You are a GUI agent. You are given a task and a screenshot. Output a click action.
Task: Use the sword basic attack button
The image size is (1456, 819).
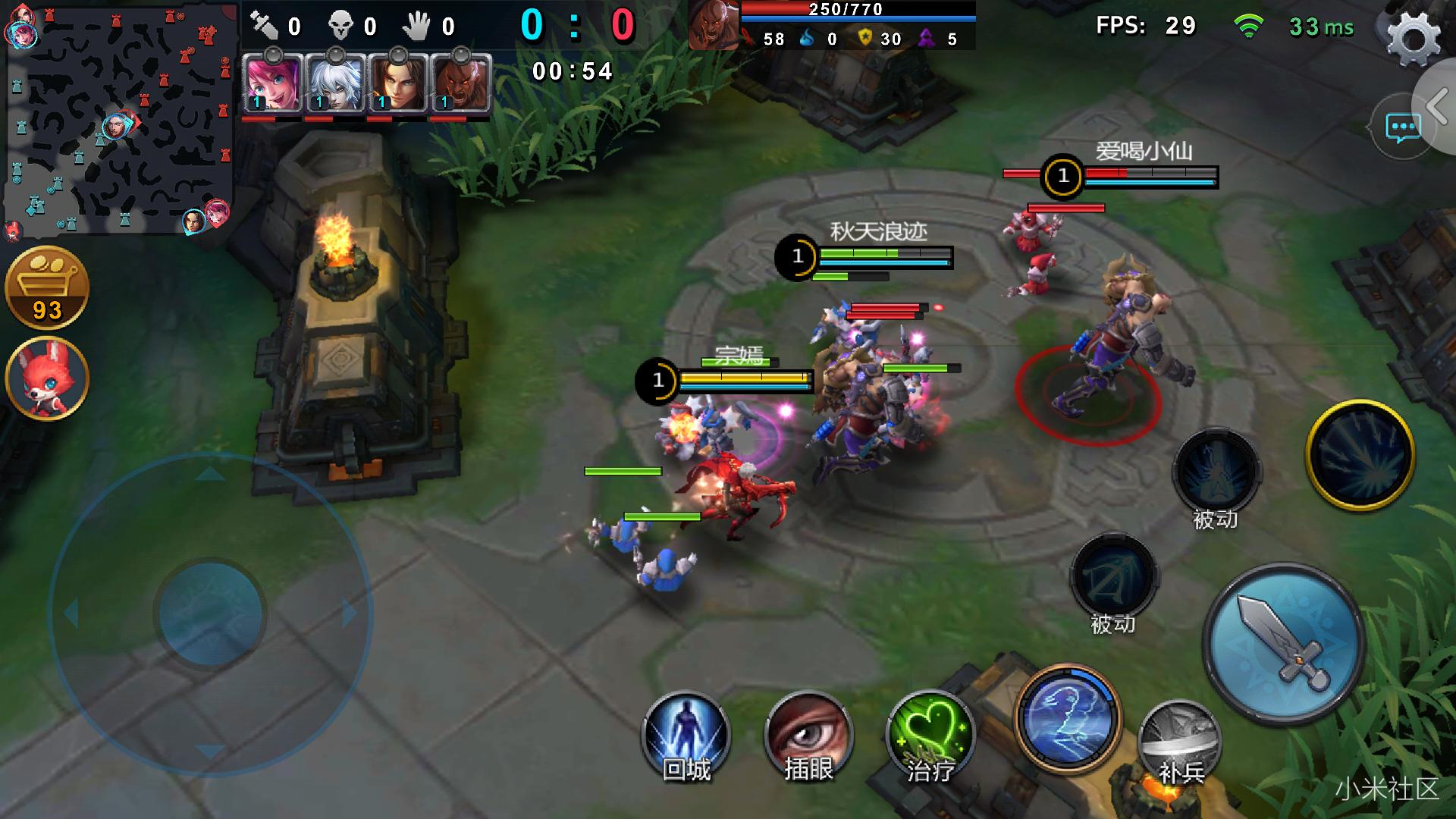1284,643
